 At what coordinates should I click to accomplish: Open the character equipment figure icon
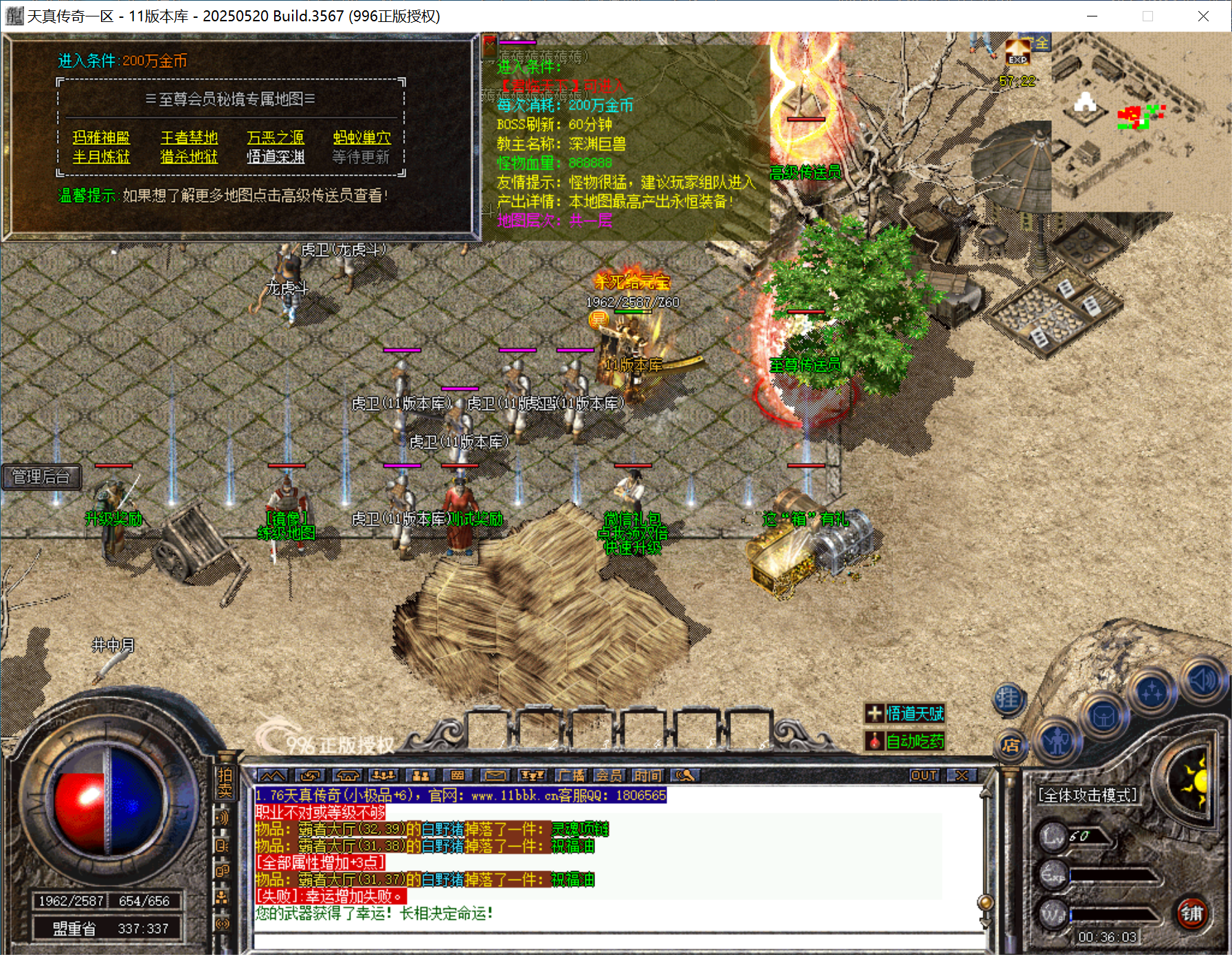1057,741
